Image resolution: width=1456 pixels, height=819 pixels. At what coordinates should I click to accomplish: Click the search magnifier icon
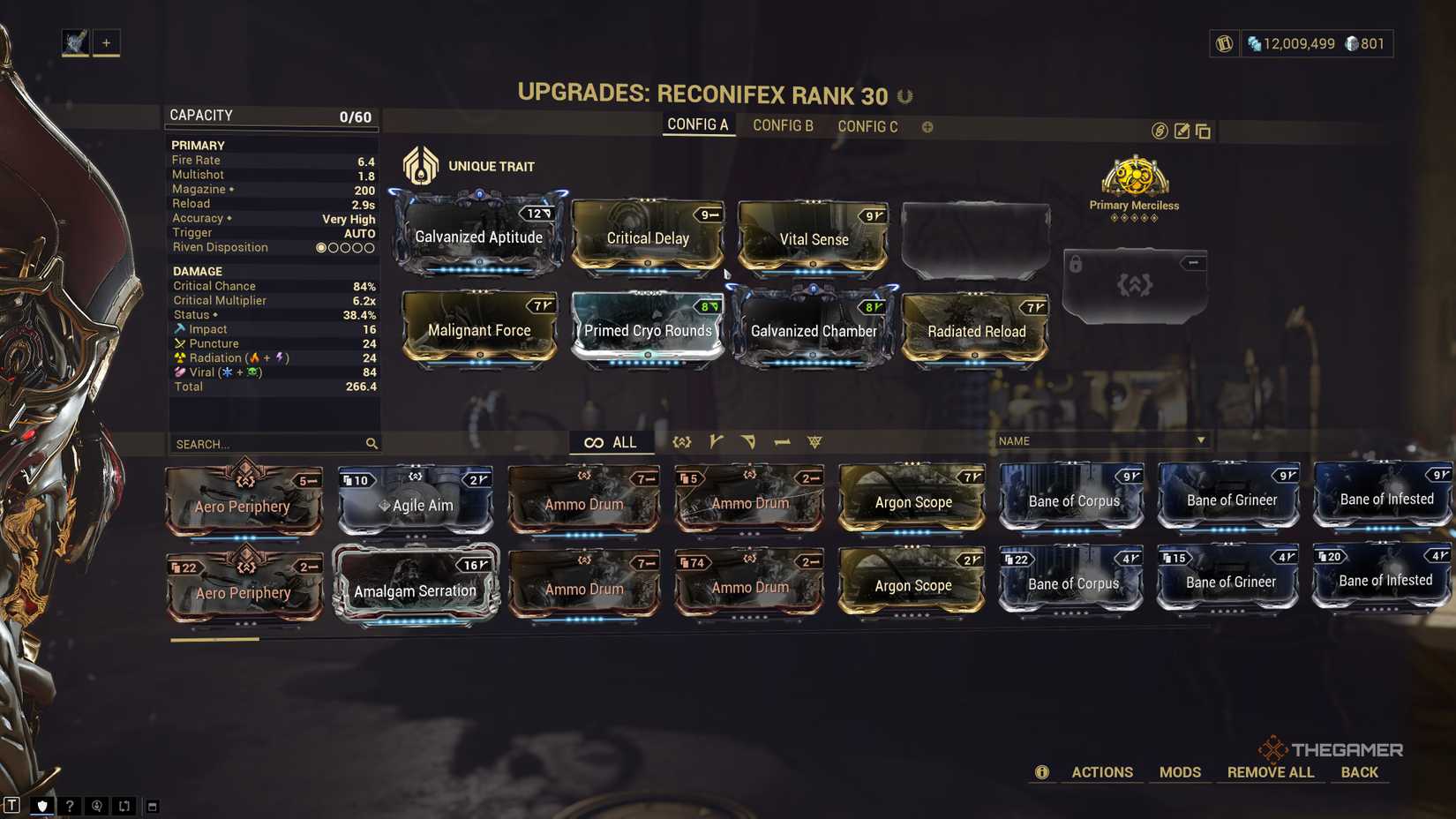[x=371, y=444]
